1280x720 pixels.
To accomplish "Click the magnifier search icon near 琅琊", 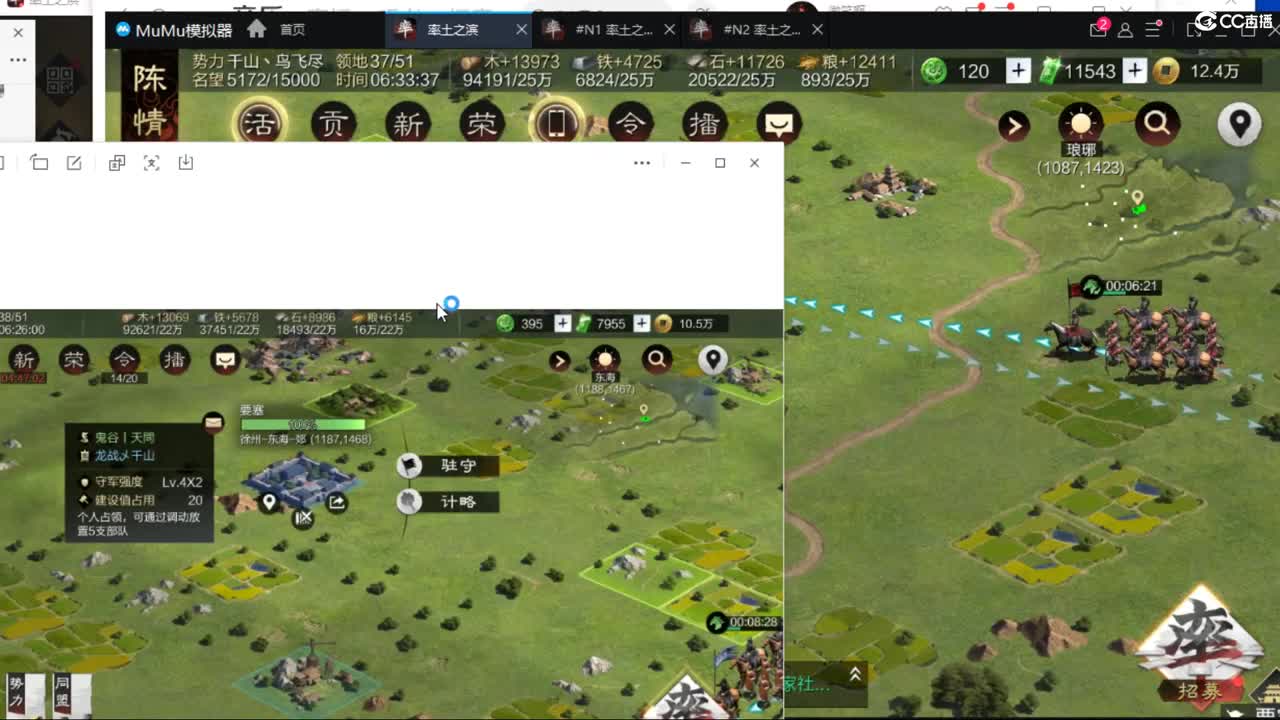I will [1157, 124].
